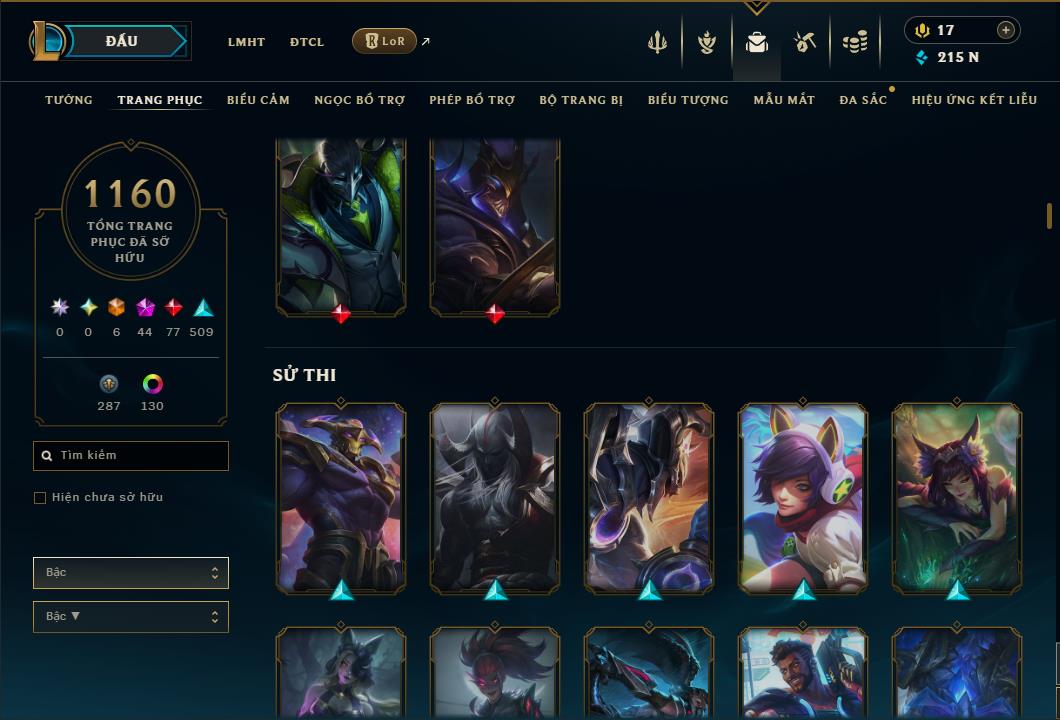Viewport: 1060px width, 720px height.
Task: Click the ĐẤU play button
Action: click(x=122, y=41)
